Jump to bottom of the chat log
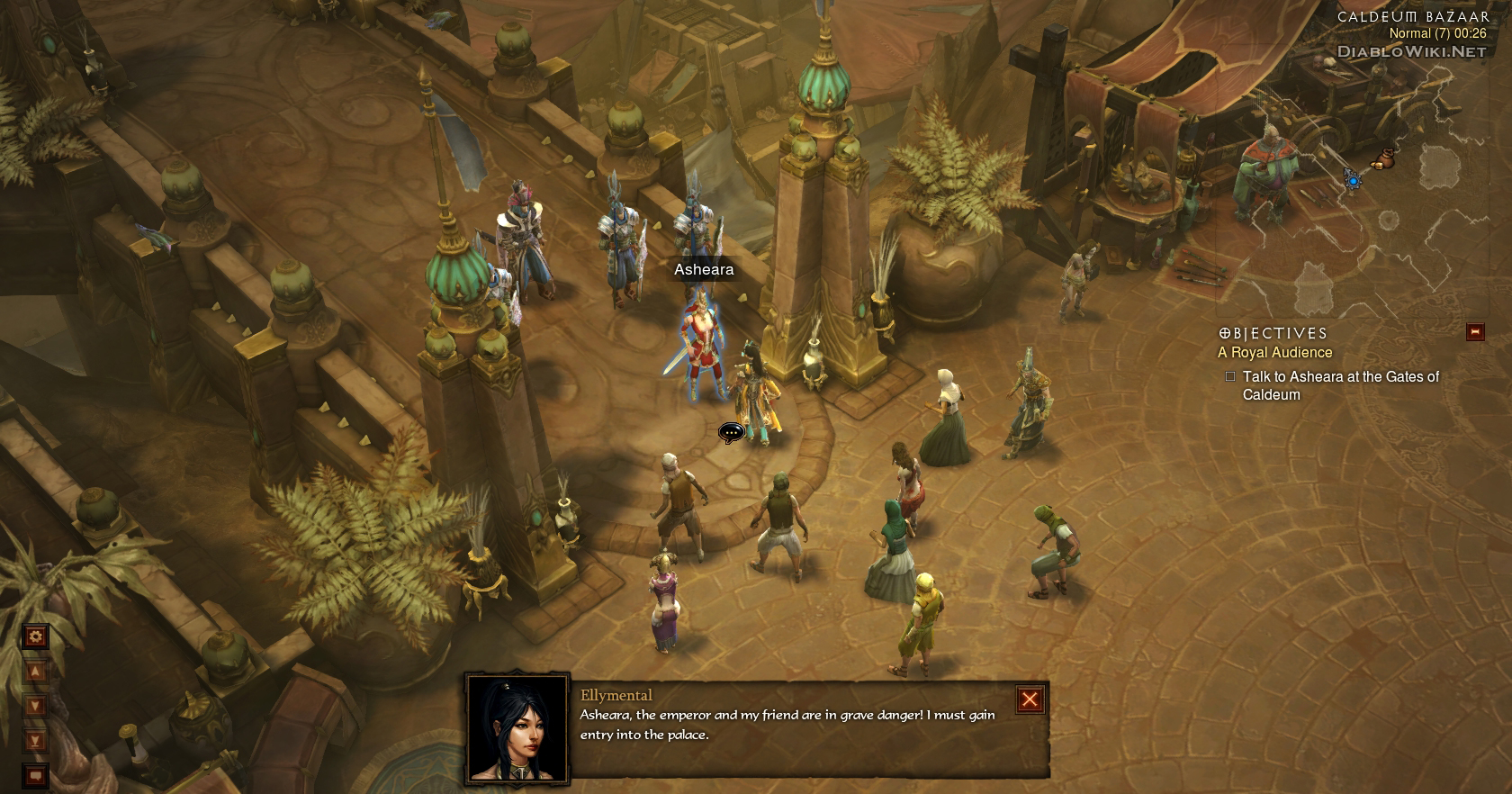This screenshot has width=1512, height=794. pyautogui.click(x=36, y=741)
